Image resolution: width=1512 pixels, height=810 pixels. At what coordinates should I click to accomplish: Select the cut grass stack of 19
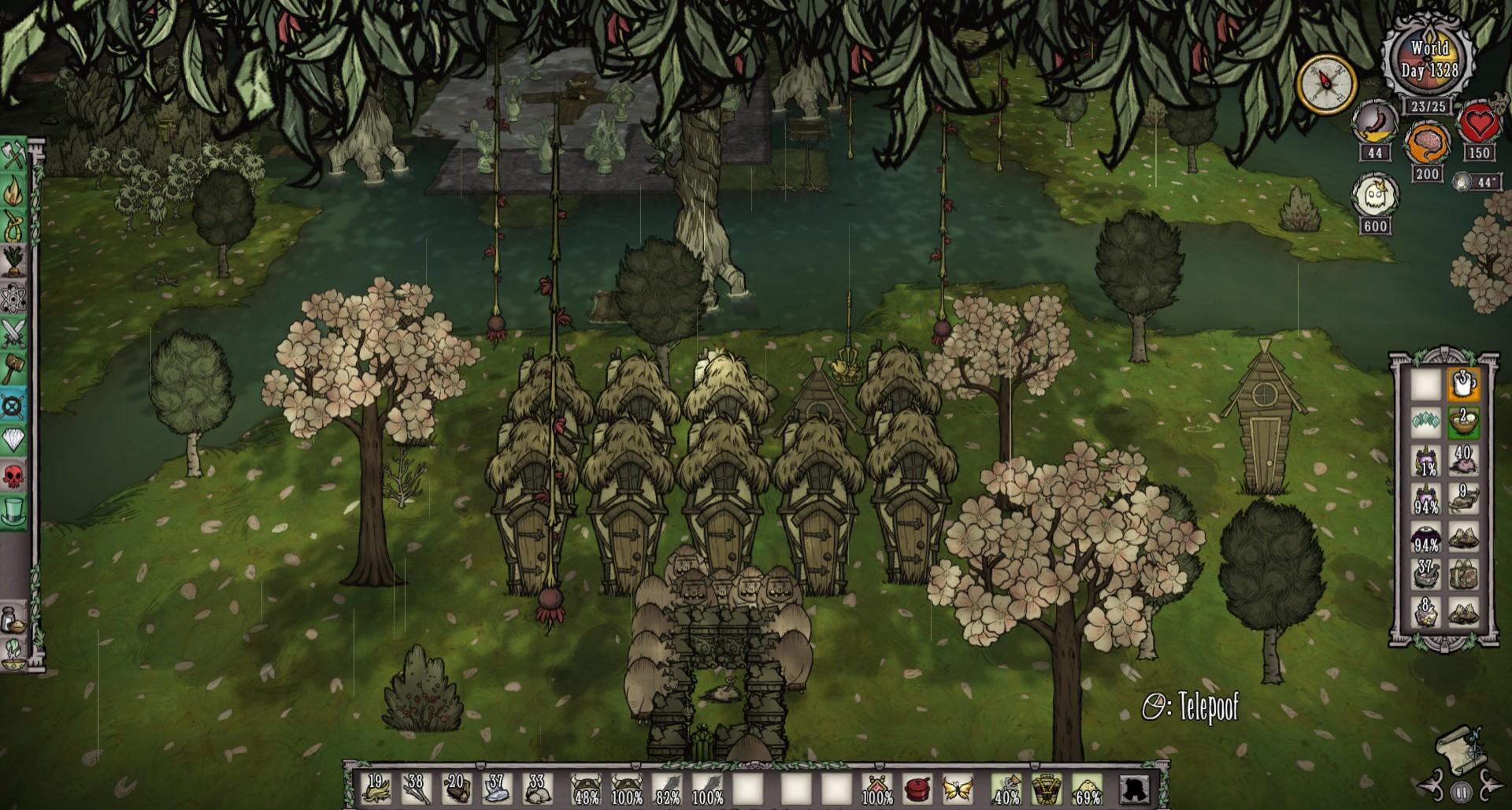click(376, 788)
